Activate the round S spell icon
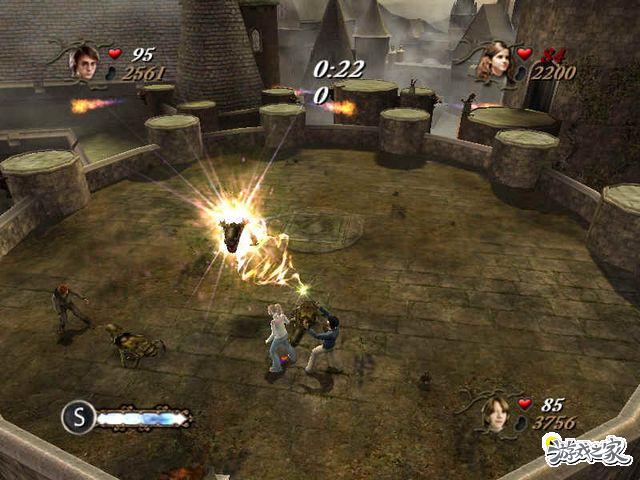 click(x=78, y=416)
